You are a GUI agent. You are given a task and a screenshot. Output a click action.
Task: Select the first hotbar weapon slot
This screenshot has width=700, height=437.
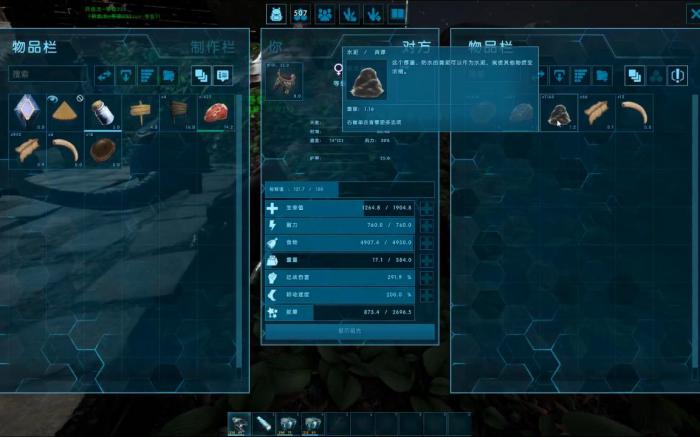click(239, 424)
